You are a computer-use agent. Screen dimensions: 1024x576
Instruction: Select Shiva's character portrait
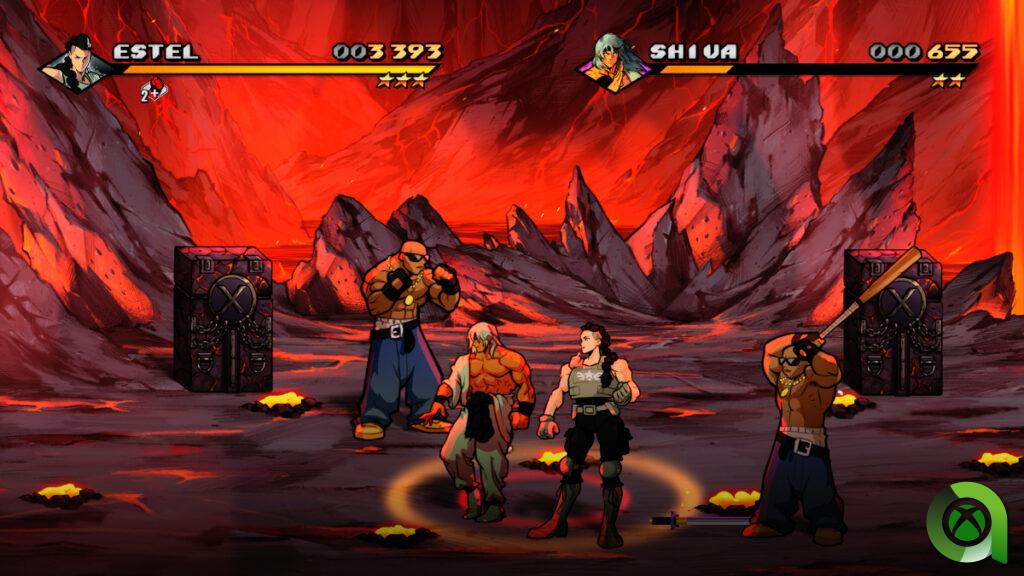(x=615, y=63)
